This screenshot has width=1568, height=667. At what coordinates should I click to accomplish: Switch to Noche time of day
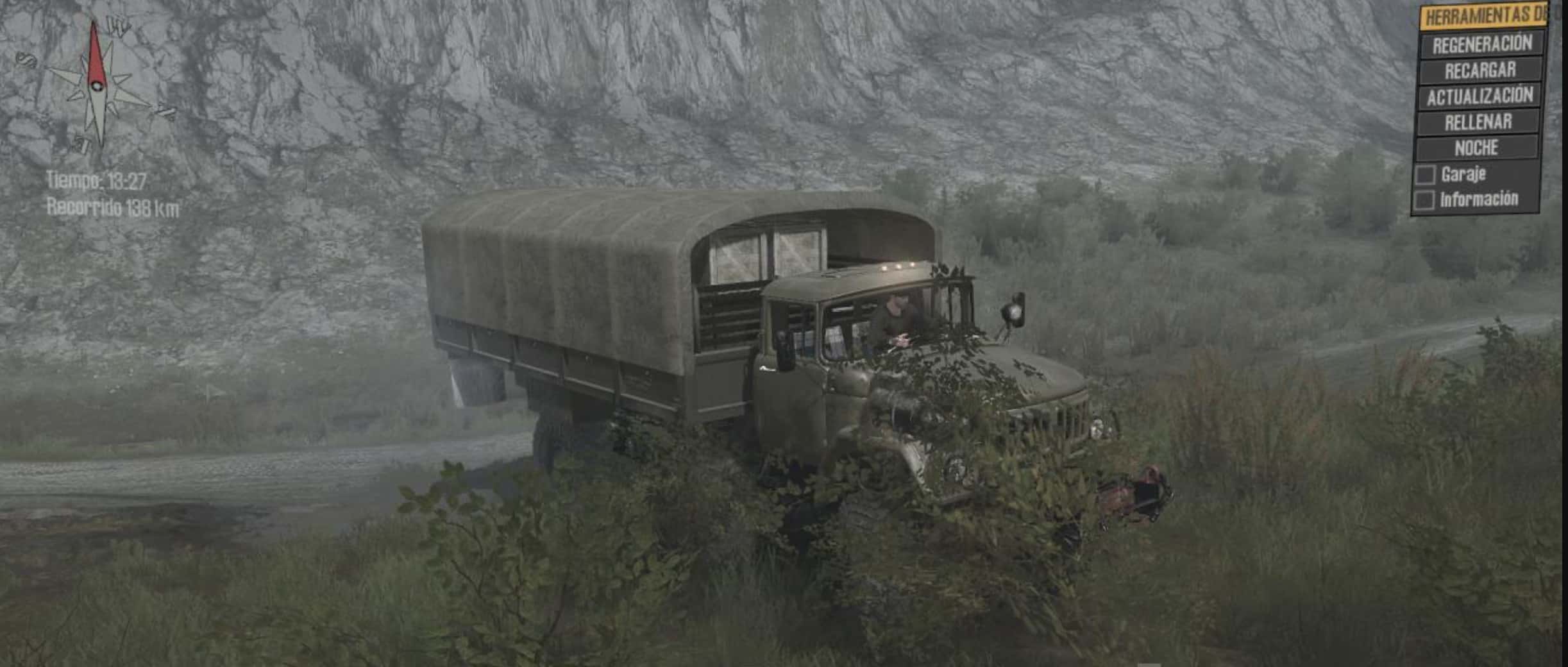[x=1476, y=149]
